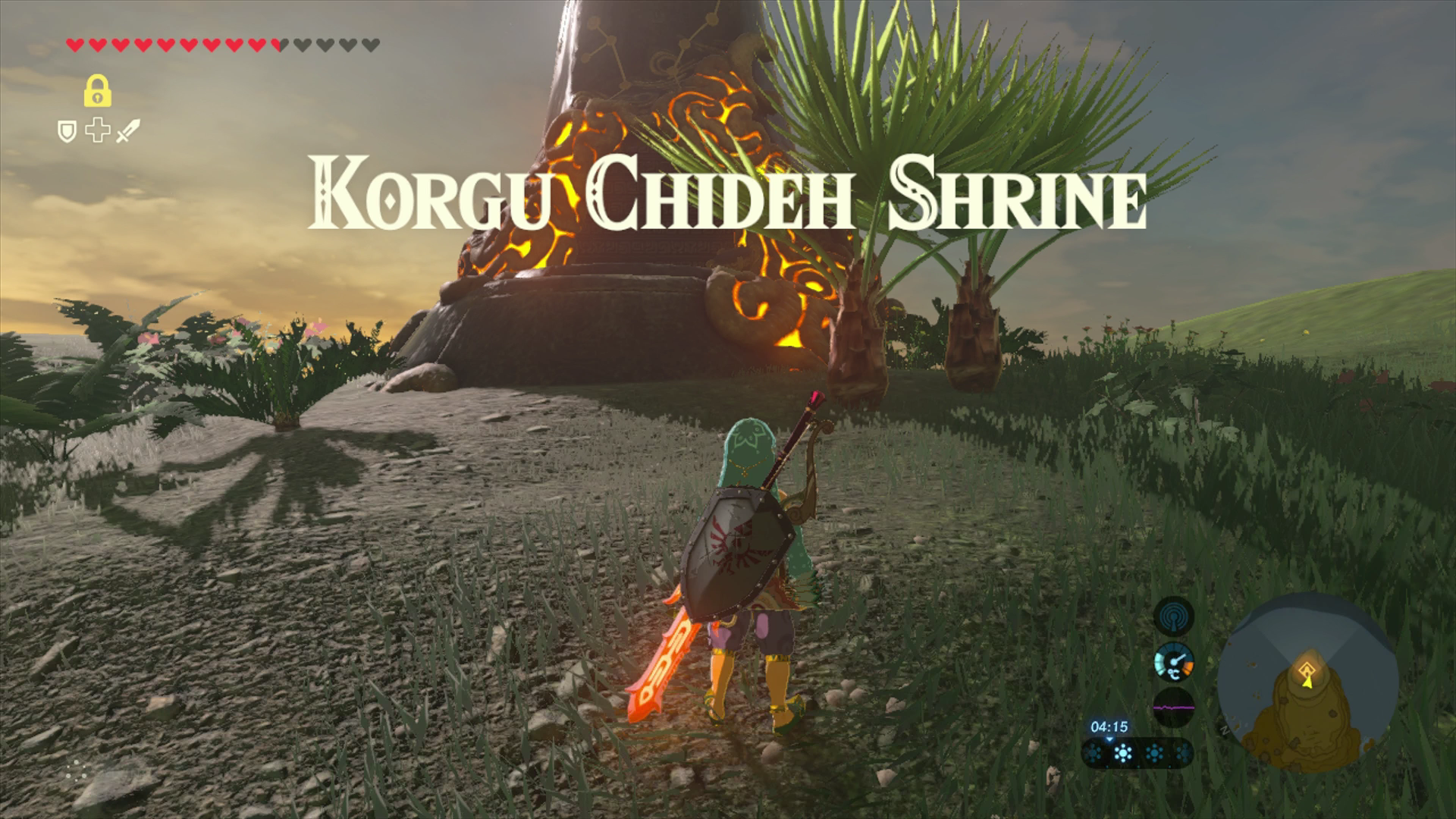Toggle the last empty gray heart
The width and height of the screenshot is (1456, 819).
click(371, 45)
